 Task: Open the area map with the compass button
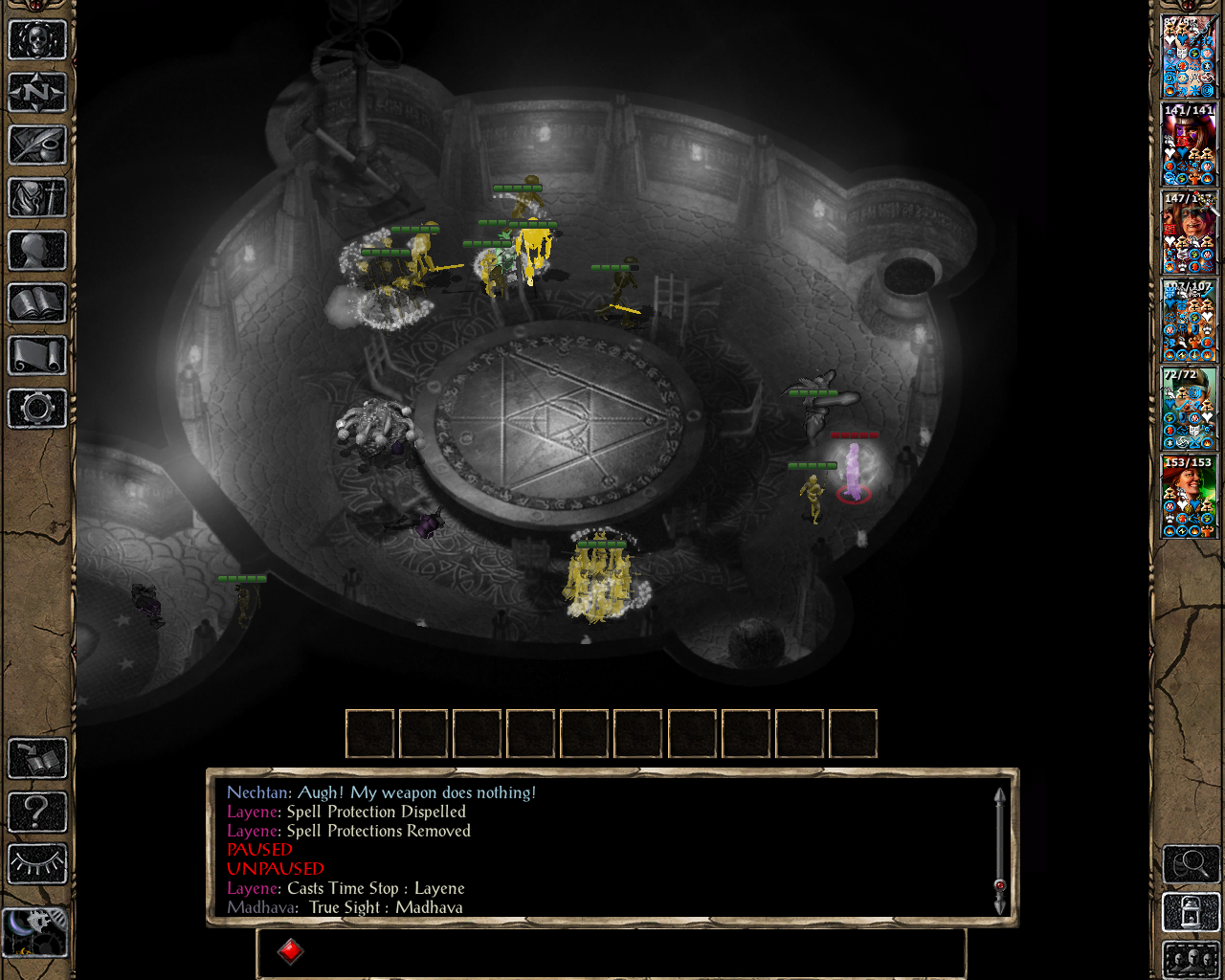(x=37, y=93)
